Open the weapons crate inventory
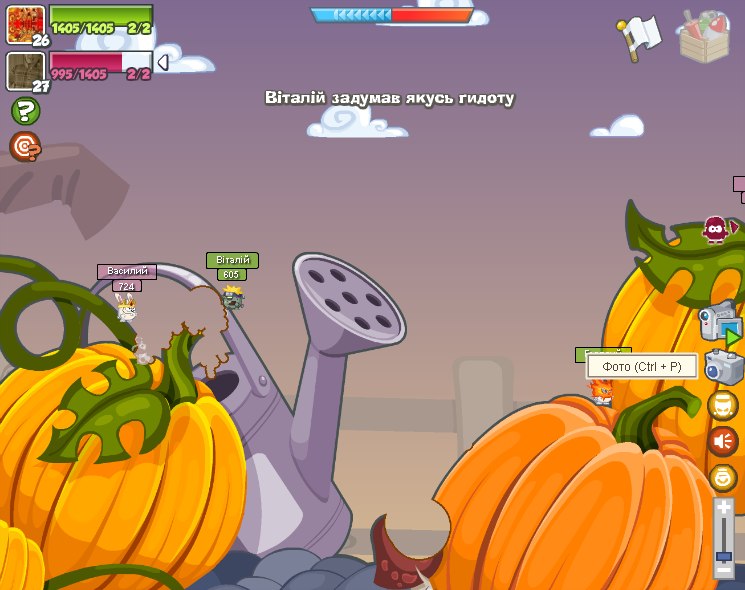Image resolution: width=745 pixels, height=590 pixels. (704, 36)
